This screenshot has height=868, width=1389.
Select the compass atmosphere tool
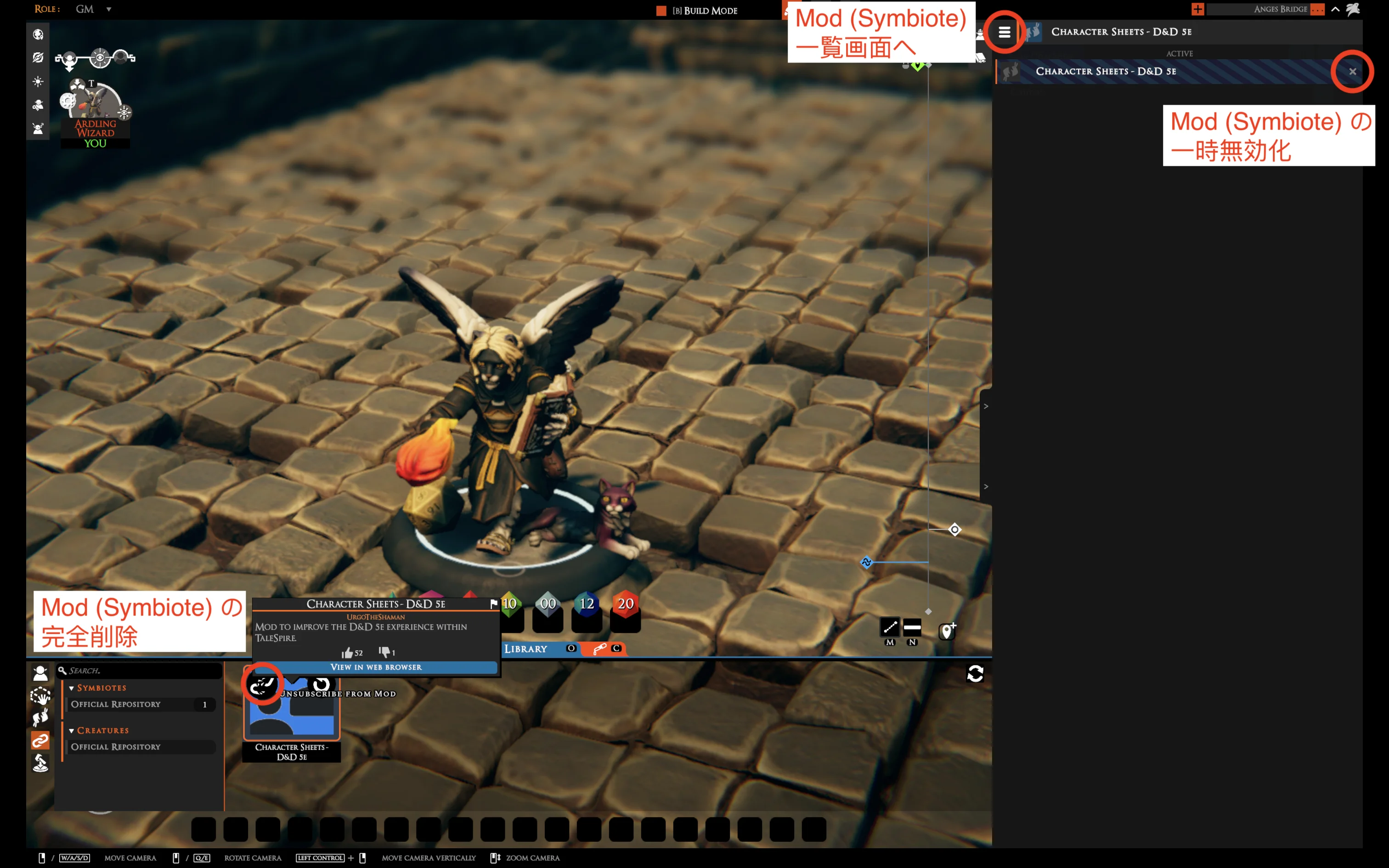click(39, 57)
